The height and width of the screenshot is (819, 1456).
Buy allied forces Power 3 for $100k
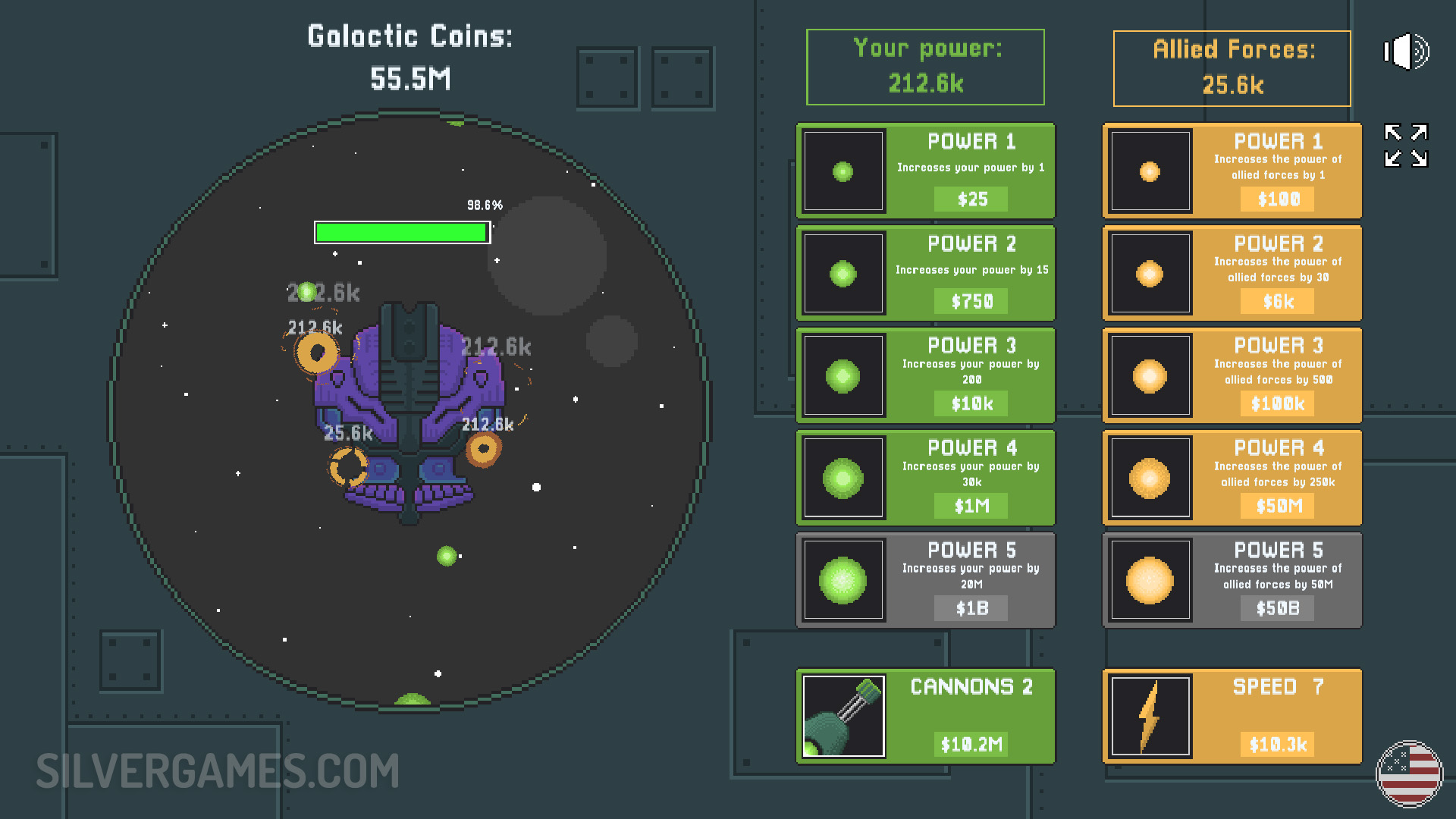point(1232,376)
